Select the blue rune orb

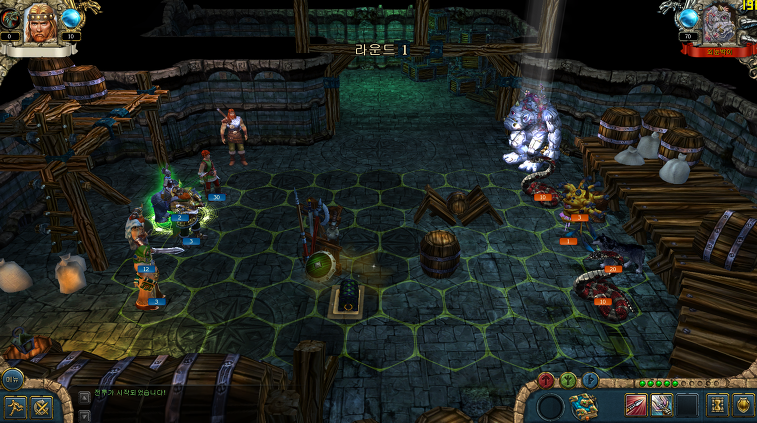[x=590, y=380]
